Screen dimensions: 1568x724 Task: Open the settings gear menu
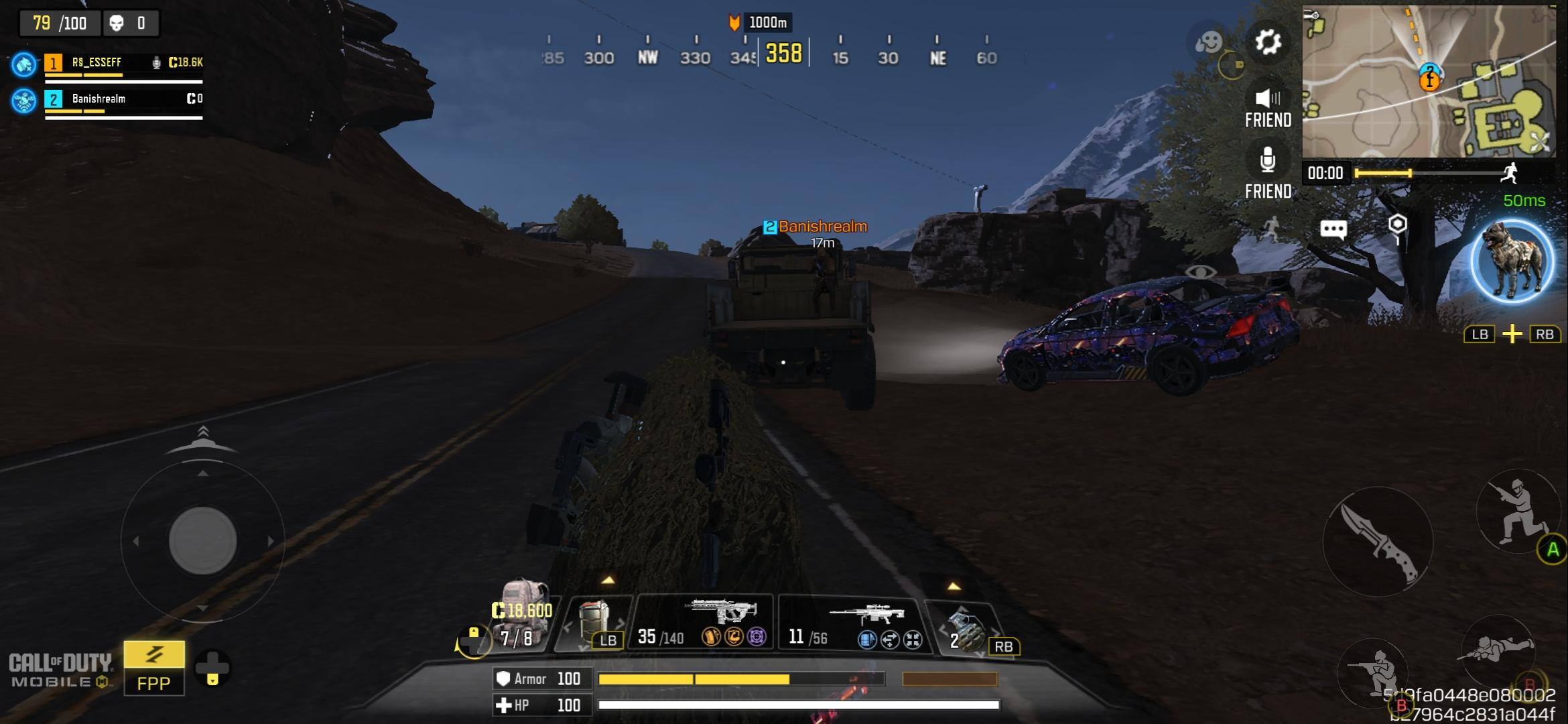[x=1267, y=42]
